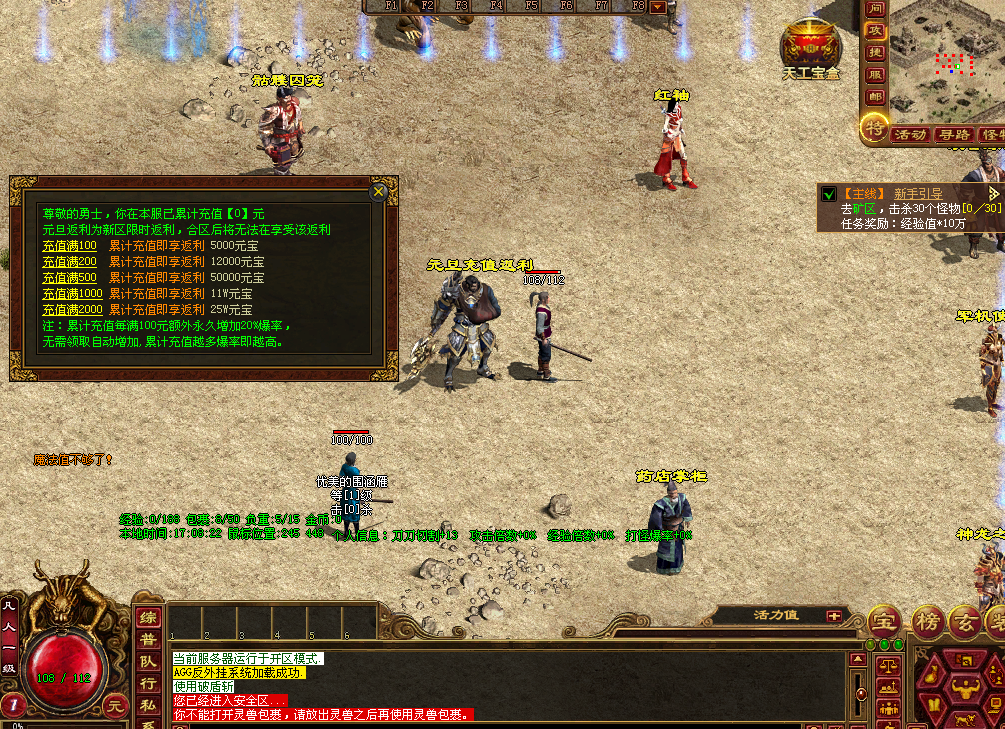Viewport: 1005px width, 729px height.
Task: Open the 活动 events button
Action: (x=909, y=134)
